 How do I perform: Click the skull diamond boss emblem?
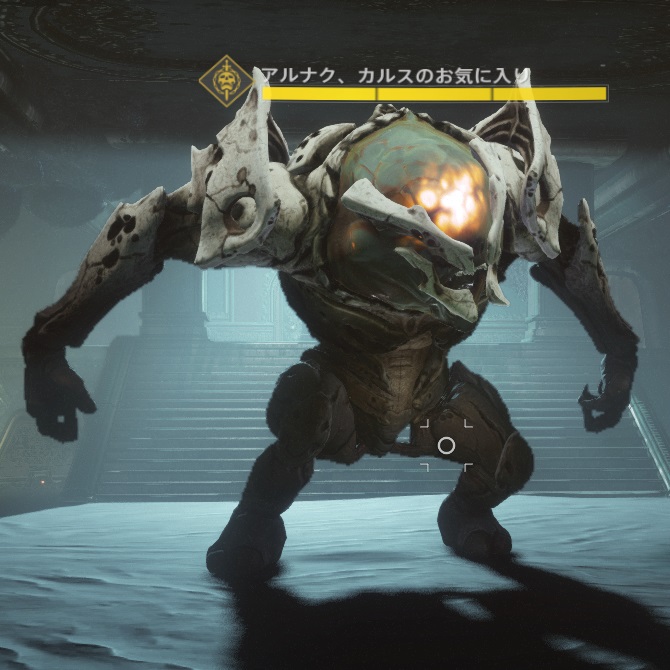(226, 82)
